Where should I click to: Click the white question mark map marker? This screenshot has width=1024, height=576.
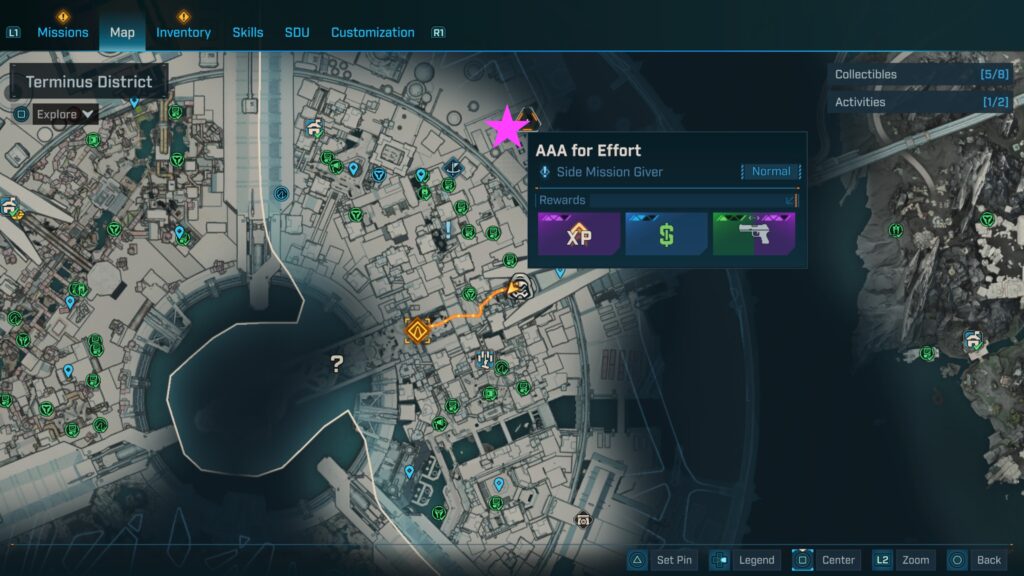pos(337,364)
